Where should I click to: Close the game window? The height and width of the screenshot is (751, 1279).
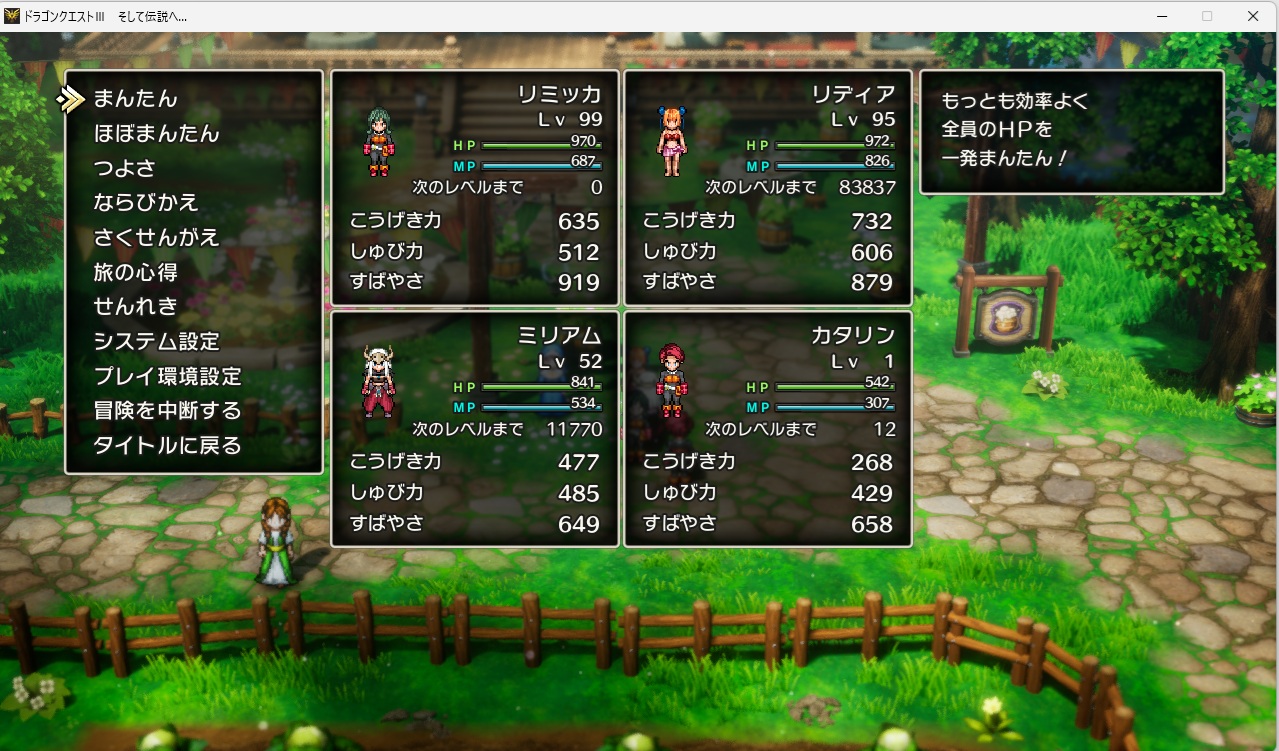click(x=1252, y=16)
